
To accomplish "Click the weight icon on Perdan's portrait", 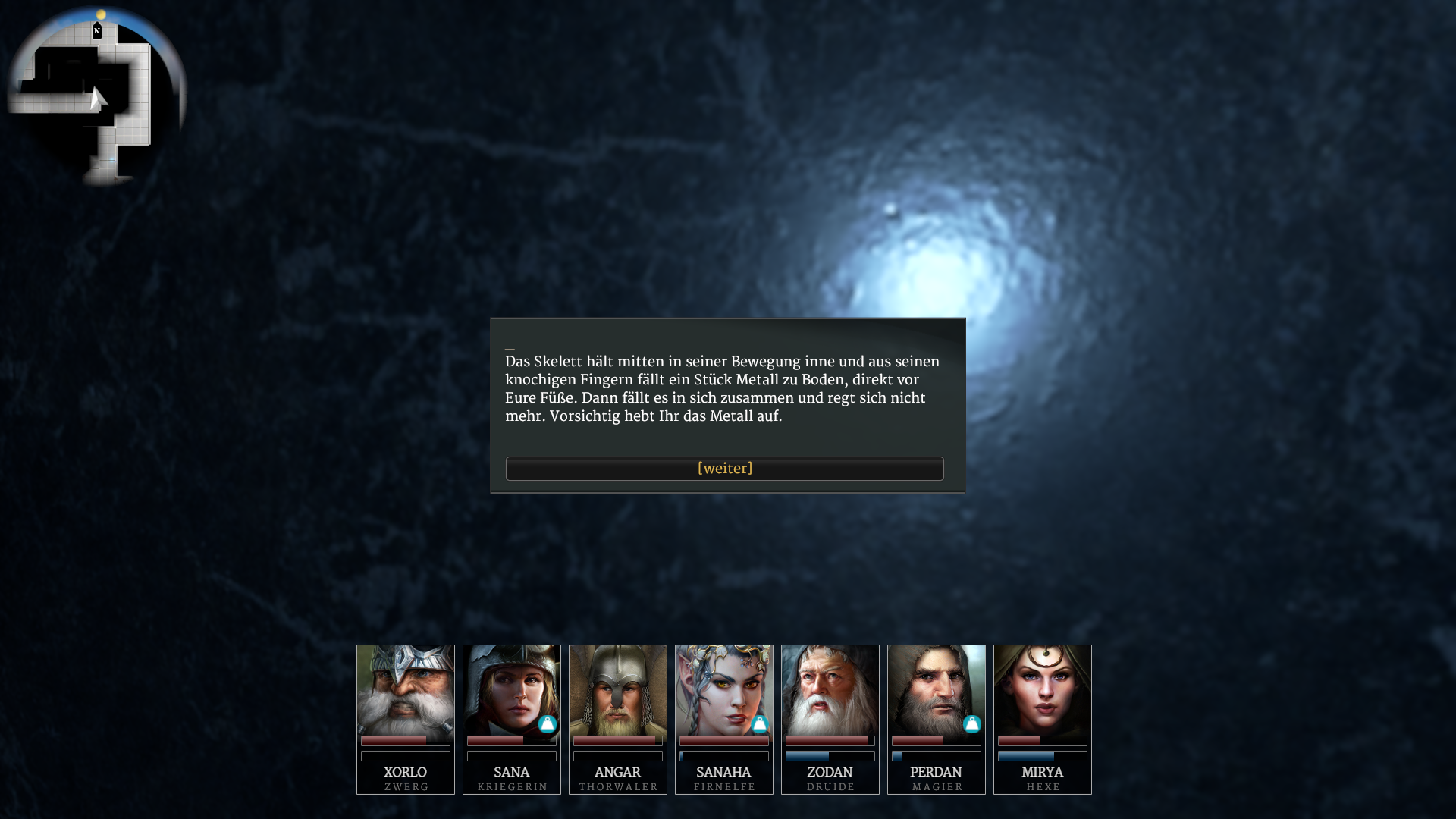I will tap(972, 724).
